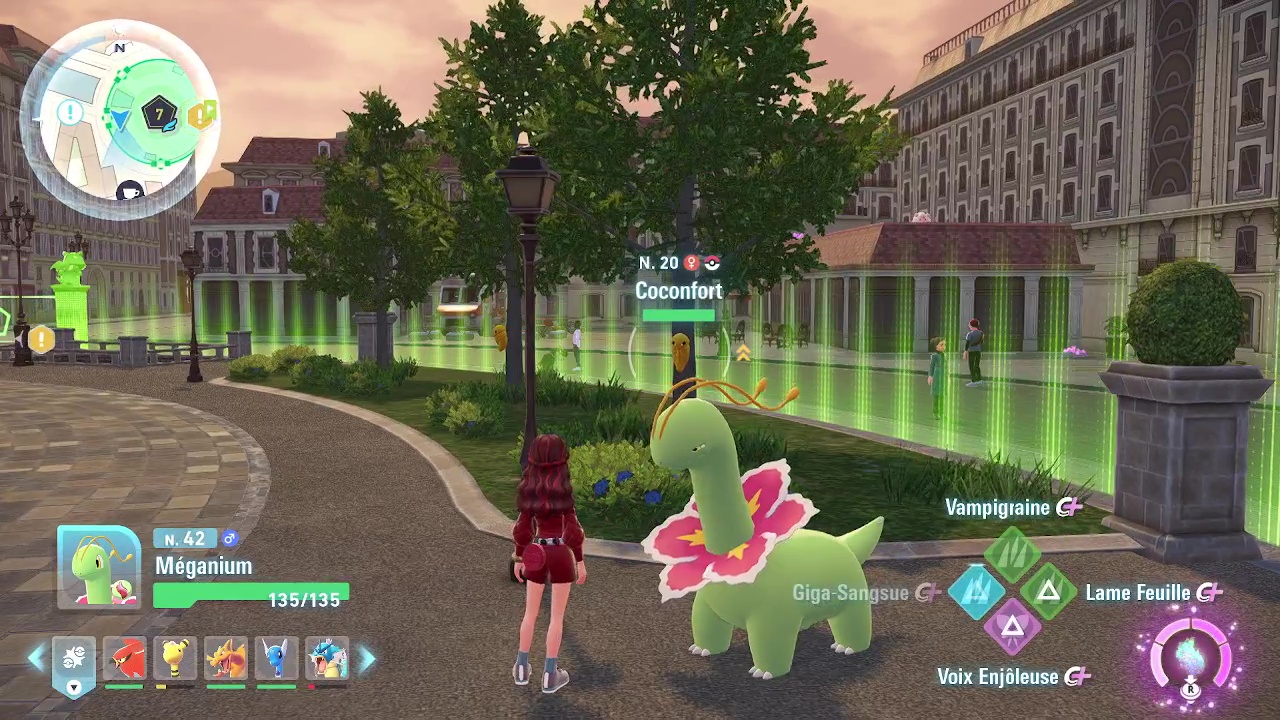Select the Charizard party thumbnail

coord(226,659)
